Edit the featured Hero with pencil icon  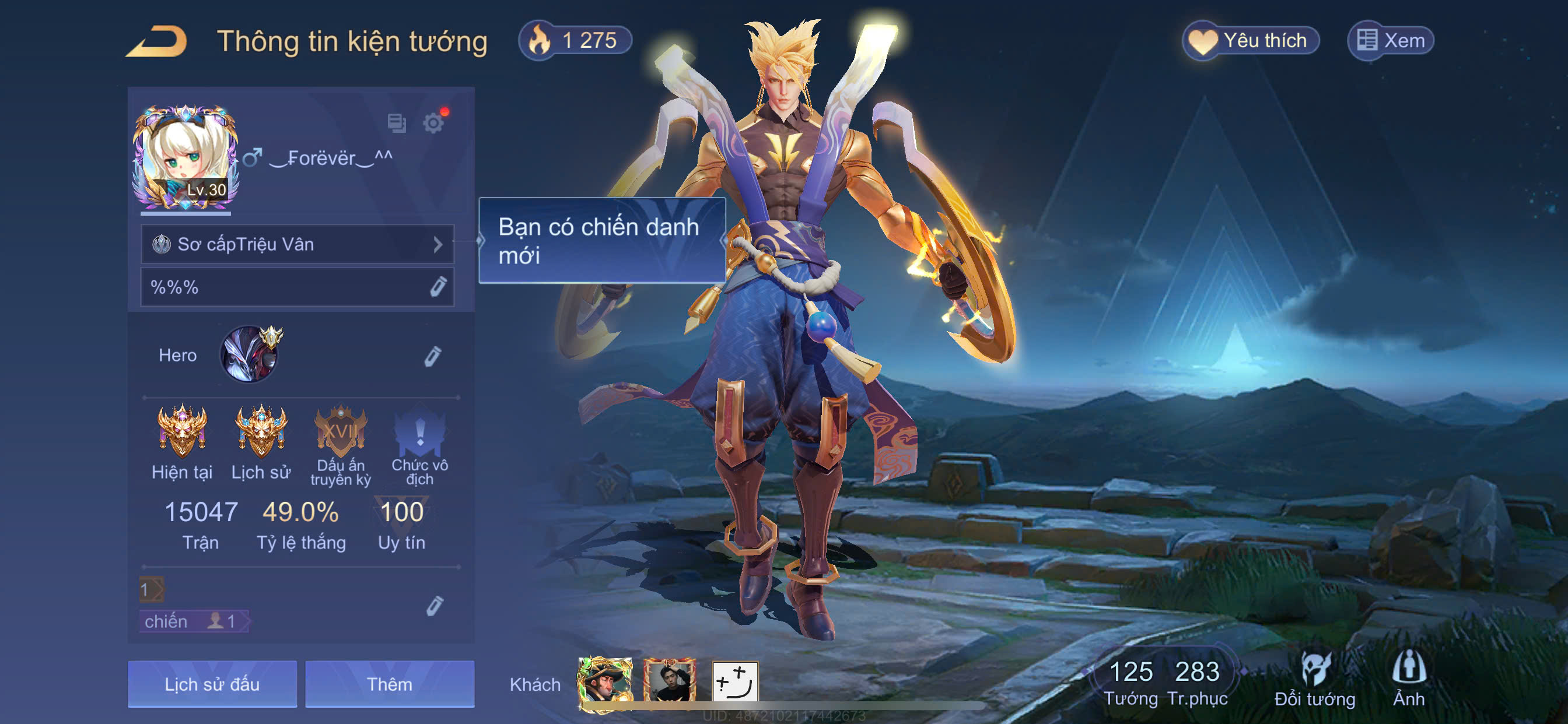coord(433,356)
